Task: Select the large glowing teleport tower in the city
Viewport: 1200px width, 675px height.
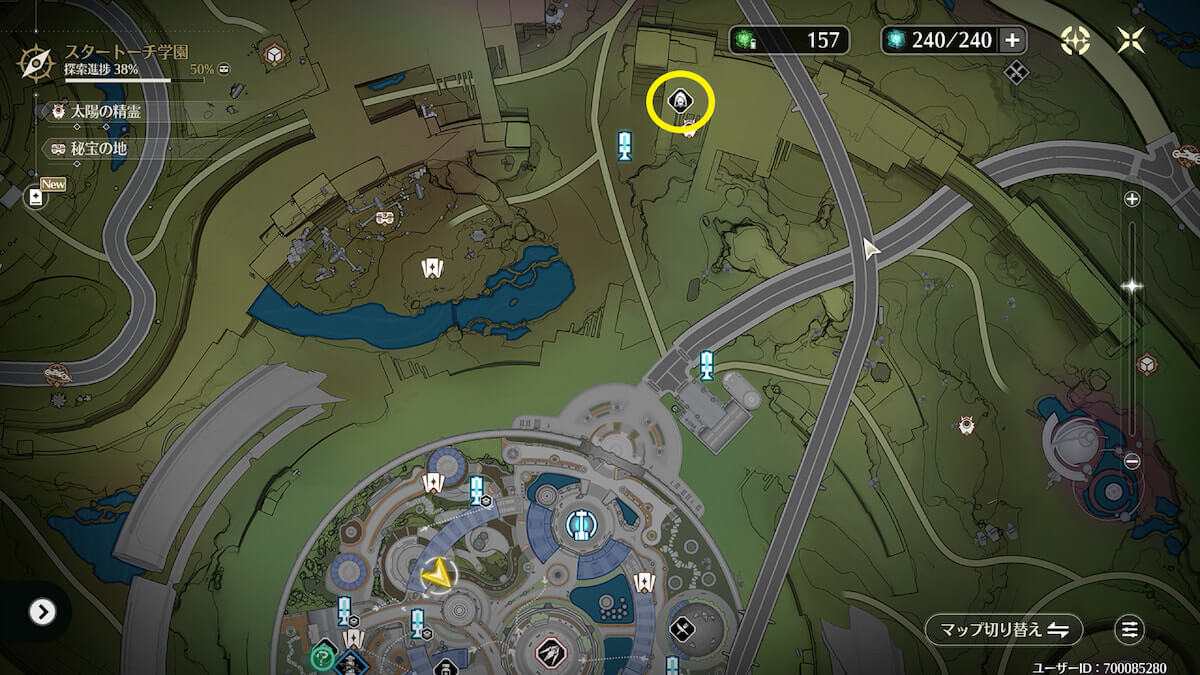Action: [578, 523]
